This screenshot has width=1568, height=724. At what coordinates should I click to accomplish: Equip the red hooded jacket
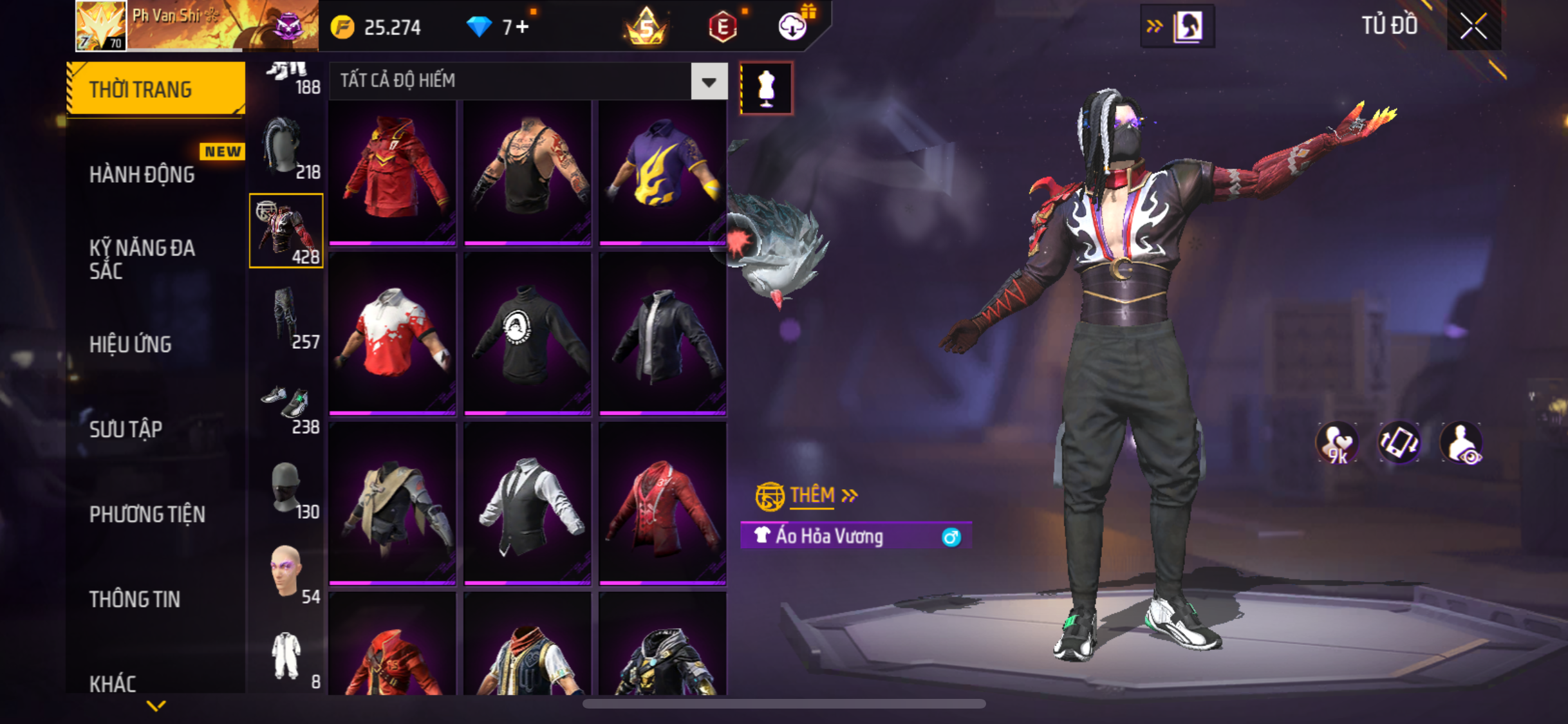(x=393, y=171)
